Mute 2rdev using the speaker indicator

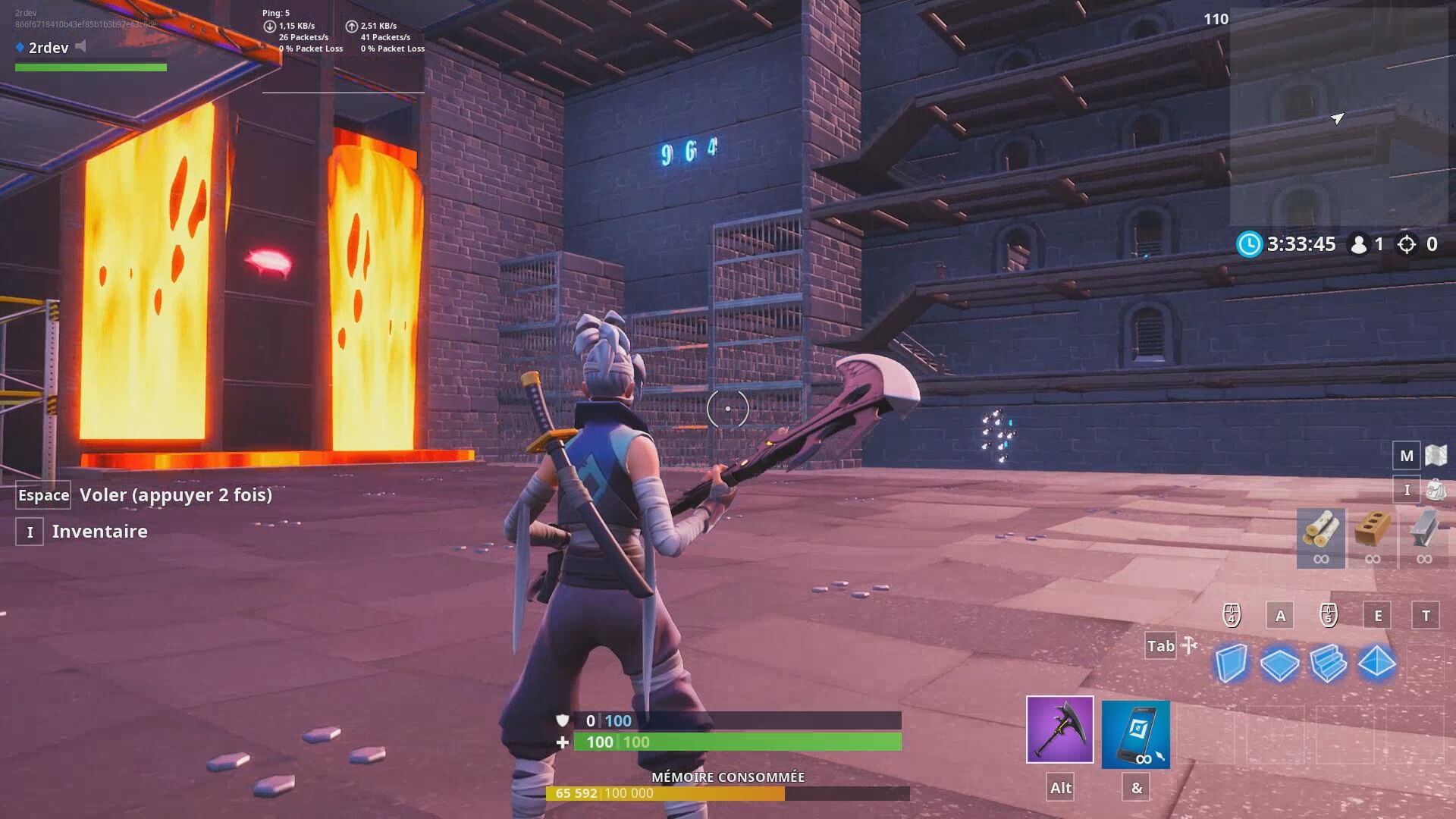(x=79, y=46)
